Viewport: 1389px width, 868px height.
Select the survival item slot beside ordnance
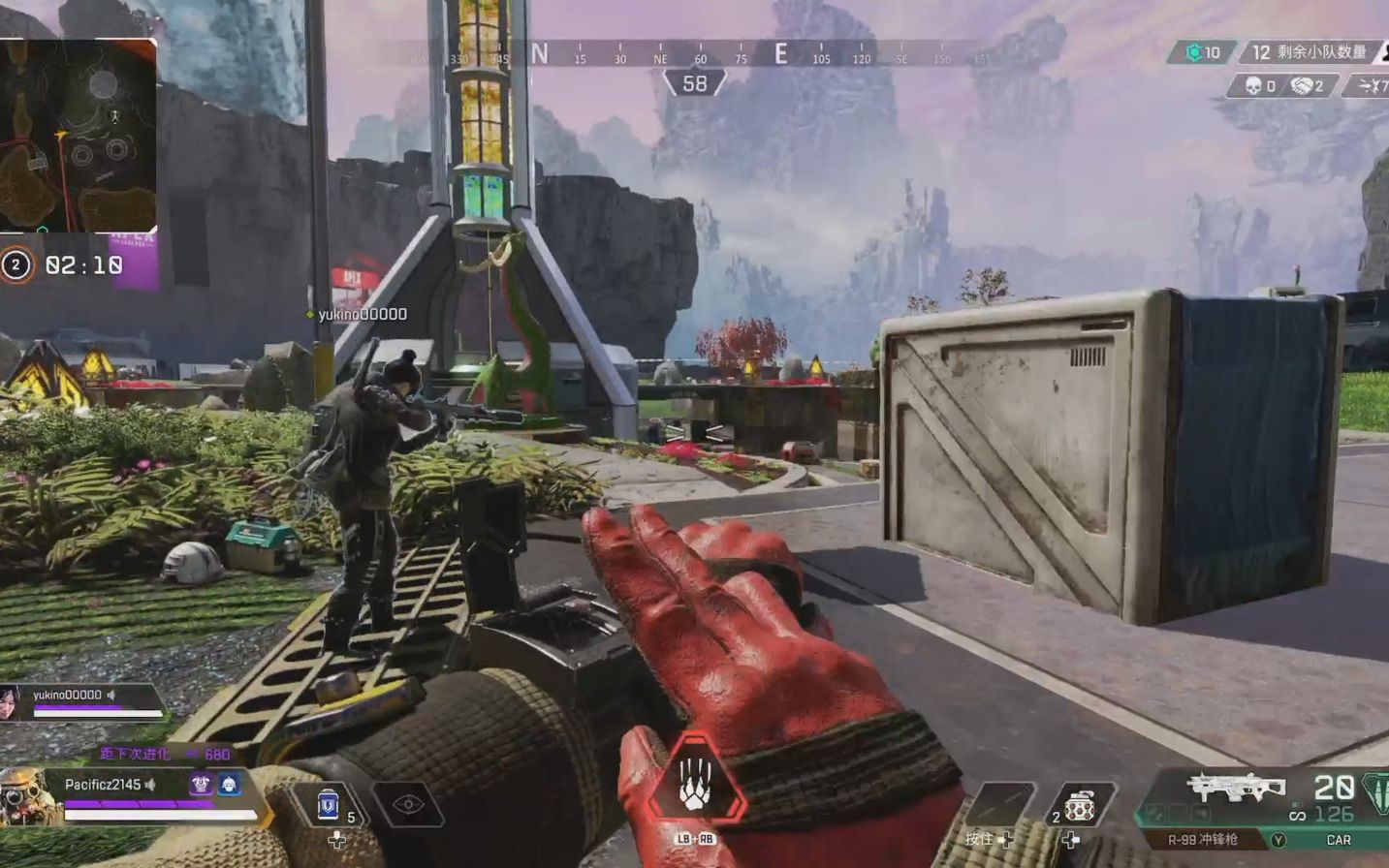point(1001,806)
